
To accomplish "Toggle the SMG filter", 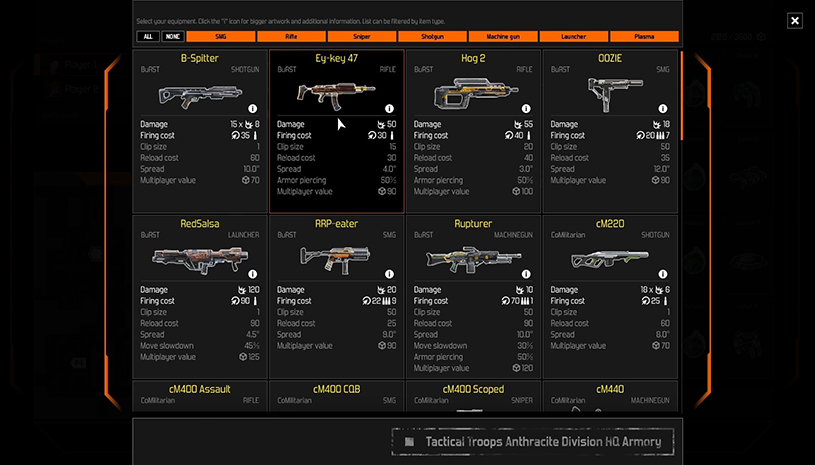I will click(219, 37).
